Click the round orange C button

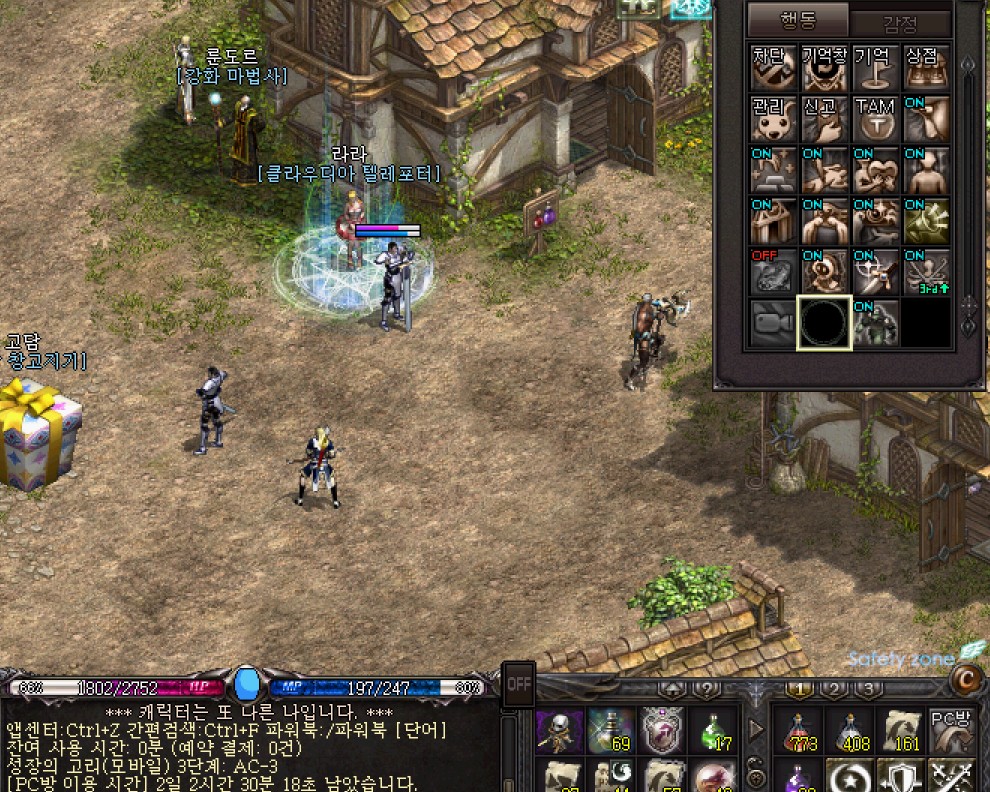tap(964, 681)
